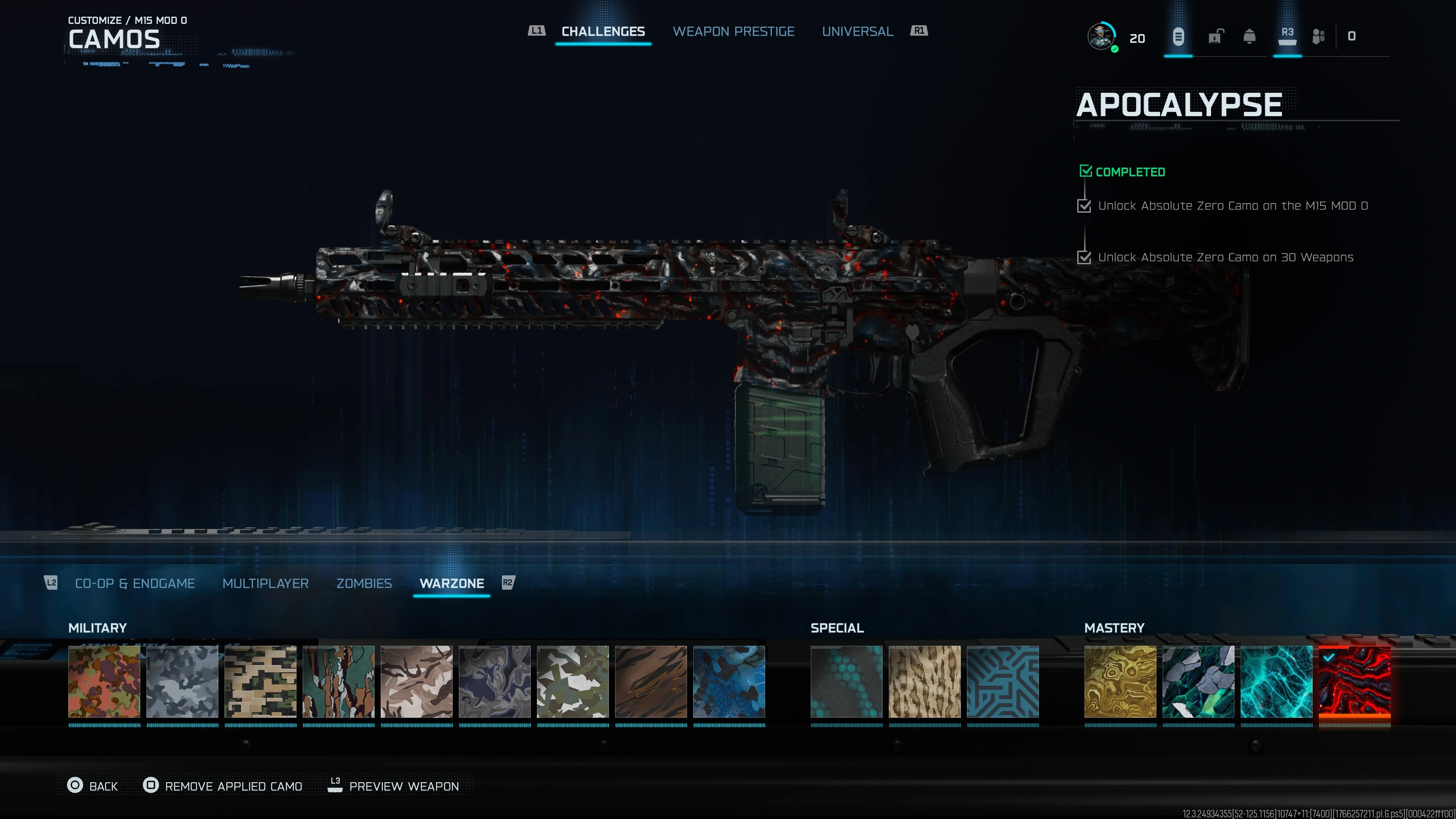Switch to the Weapon Prestige tab
Screen dimensions: 1456x819
(x=733, y=31)
